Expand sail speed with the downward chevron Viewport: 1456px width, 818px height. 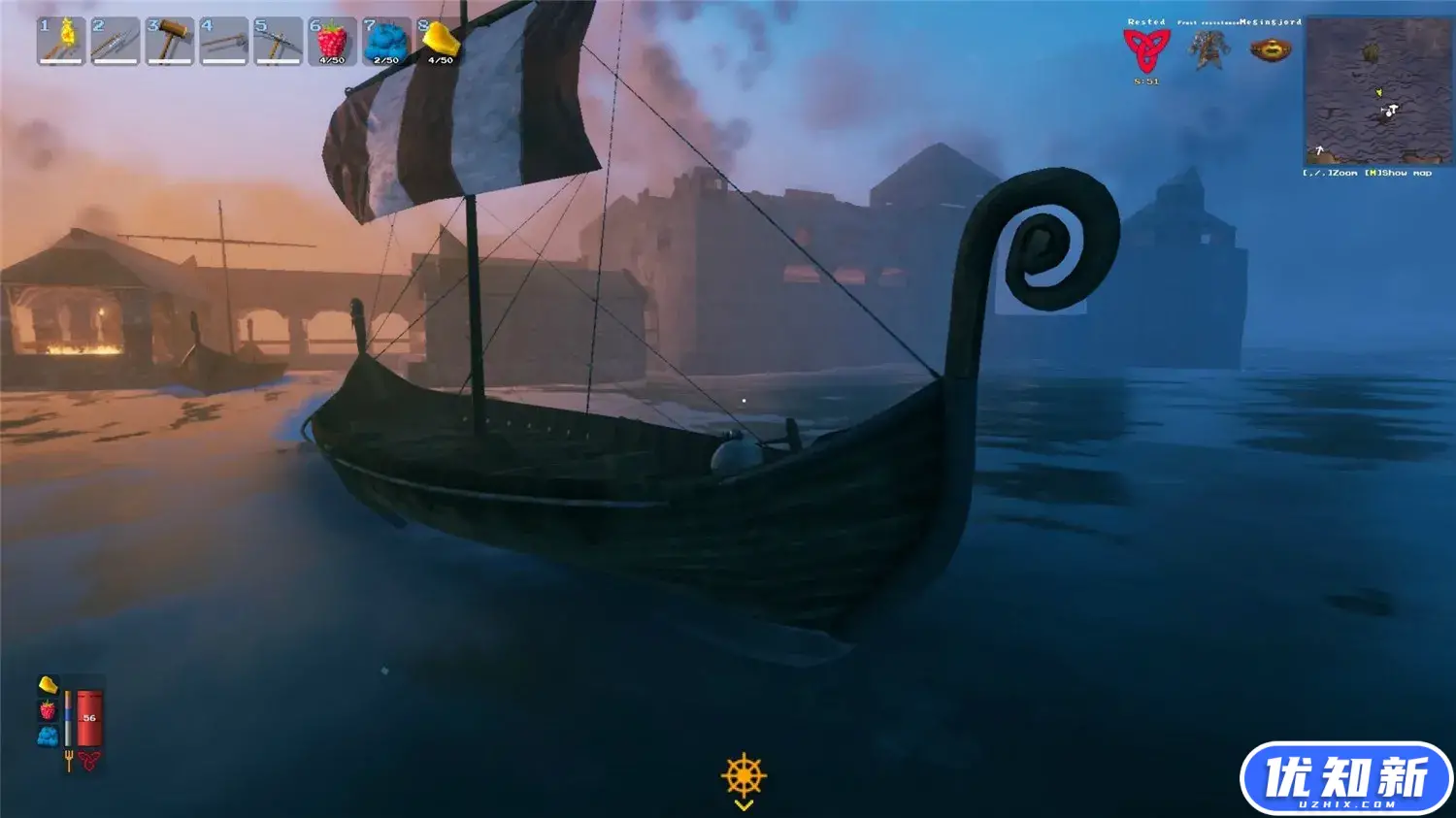[745, 803]
